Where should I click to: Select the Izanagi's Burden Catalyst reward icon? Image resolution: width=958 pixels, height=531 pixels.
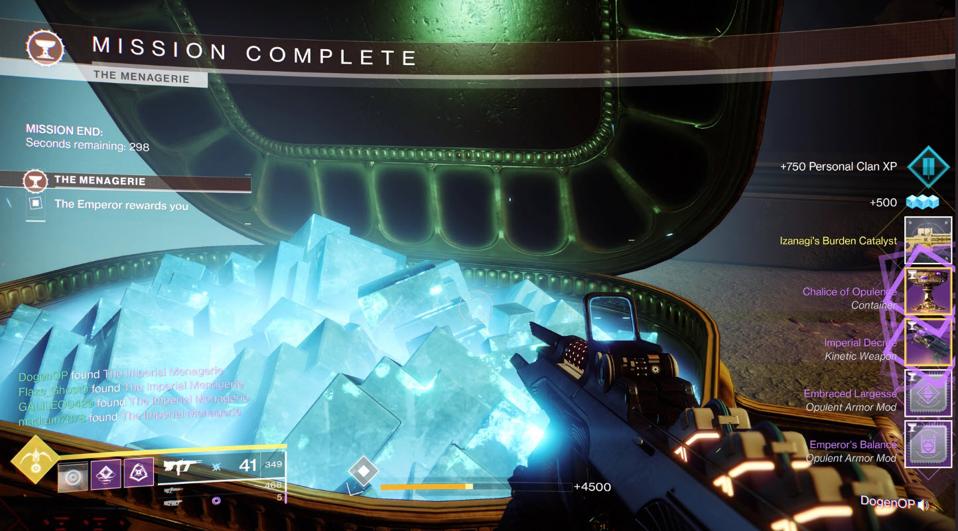point(927,241)
